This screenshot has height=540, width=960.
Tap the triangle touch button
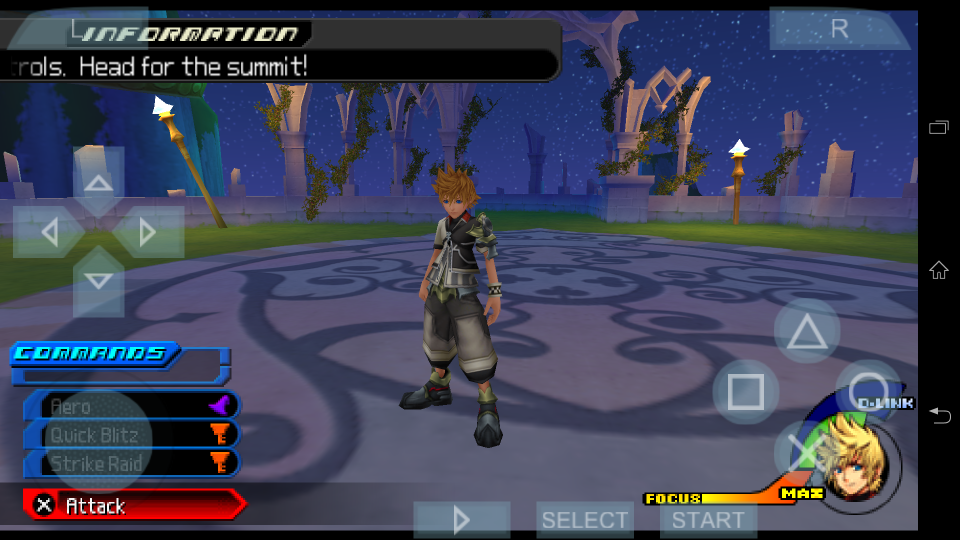pyautogui.click(x=806, y=332)
